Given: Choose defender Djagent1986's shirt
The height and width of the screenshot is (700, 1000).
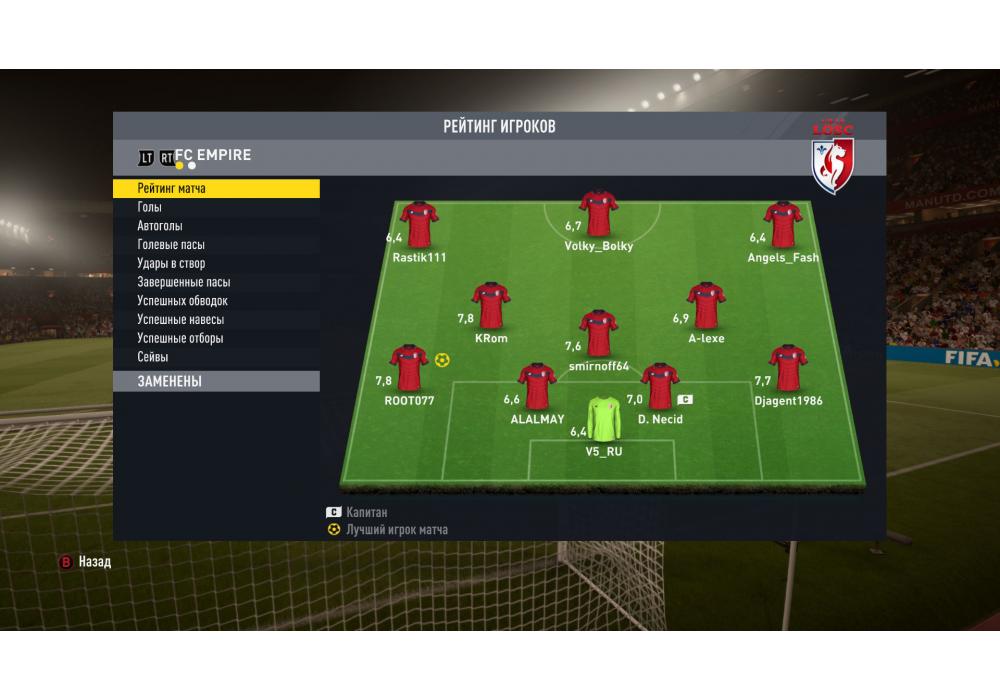Looking at the screenshot, I should tap(788, 370).
